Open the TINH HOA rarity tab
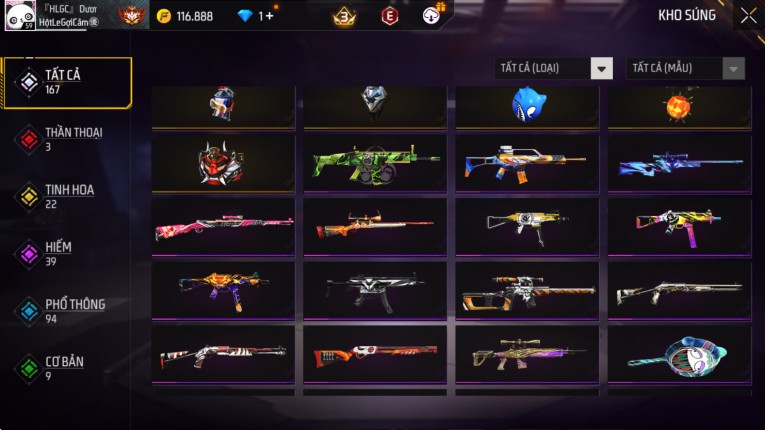Viewport: 765px width, 430px height. click(66, 195)
